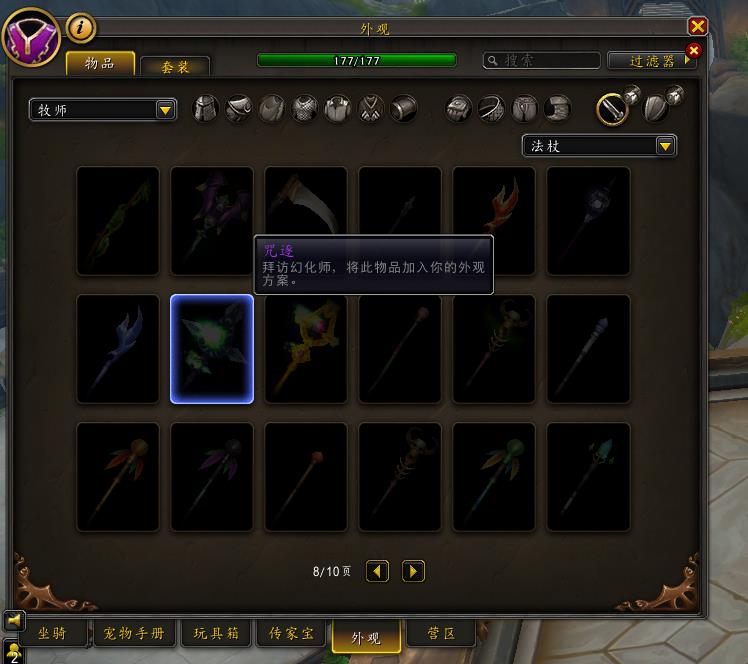Open the 坐骑 mounts tab

(x=51, y=634)
